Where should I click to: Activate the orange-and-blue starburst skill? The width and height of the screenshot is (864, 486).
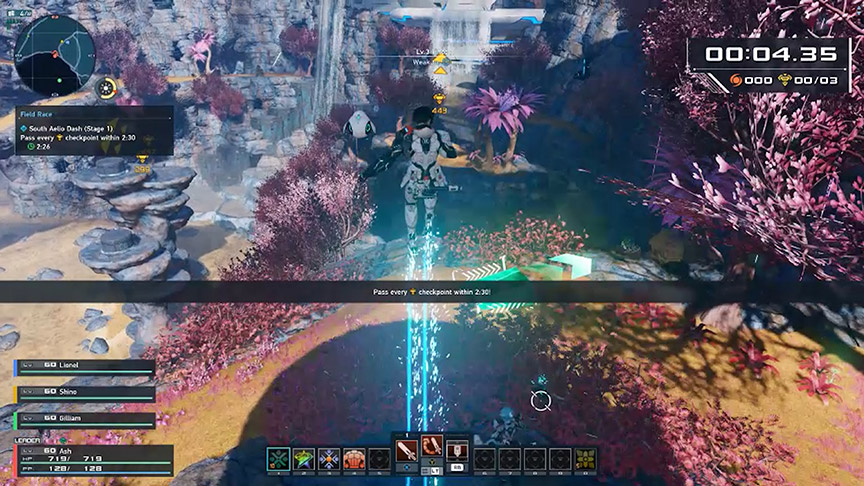pos(330,459)
